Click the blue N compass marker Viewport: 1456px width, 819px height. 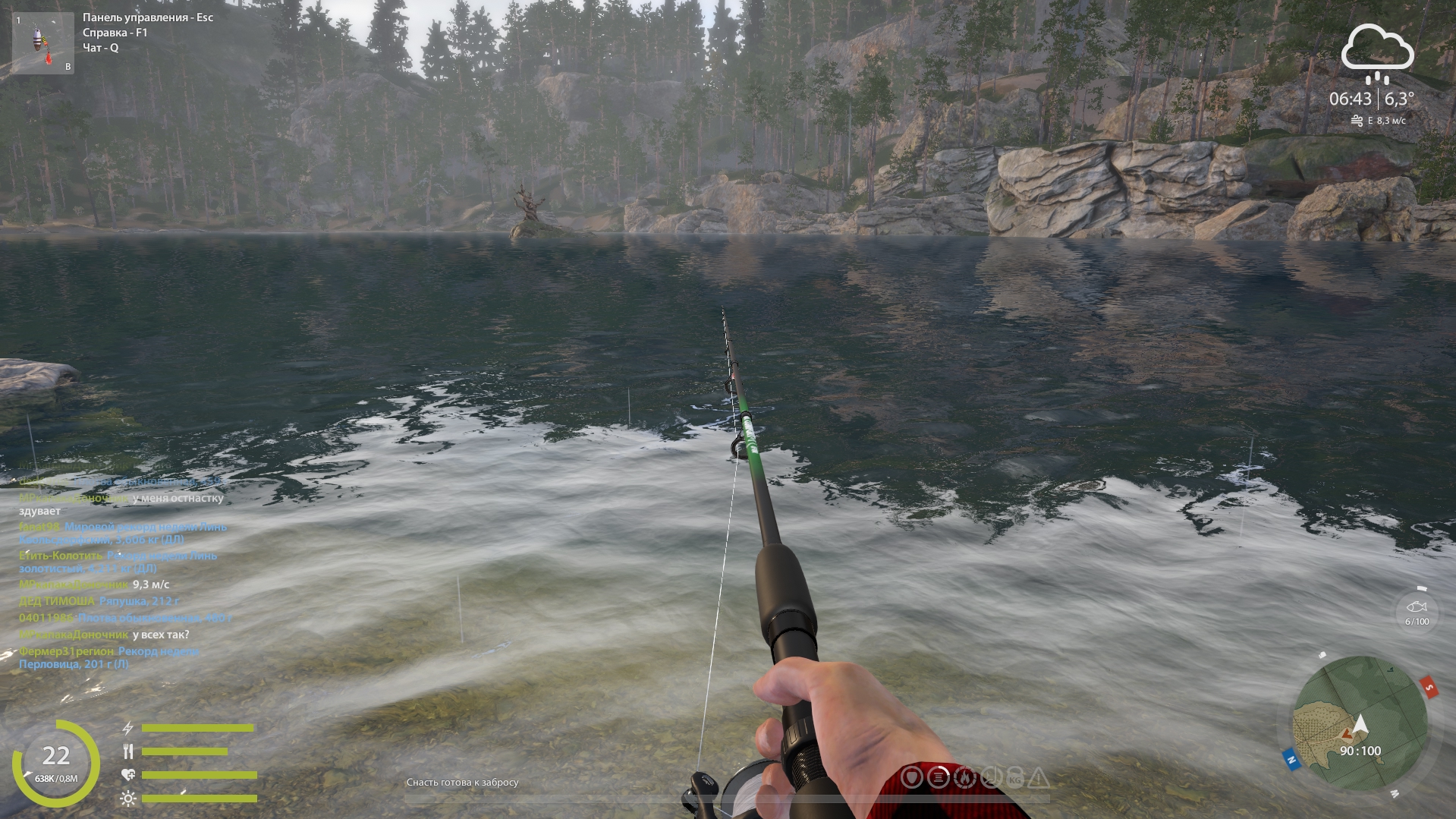click(x=1291, y=759)
